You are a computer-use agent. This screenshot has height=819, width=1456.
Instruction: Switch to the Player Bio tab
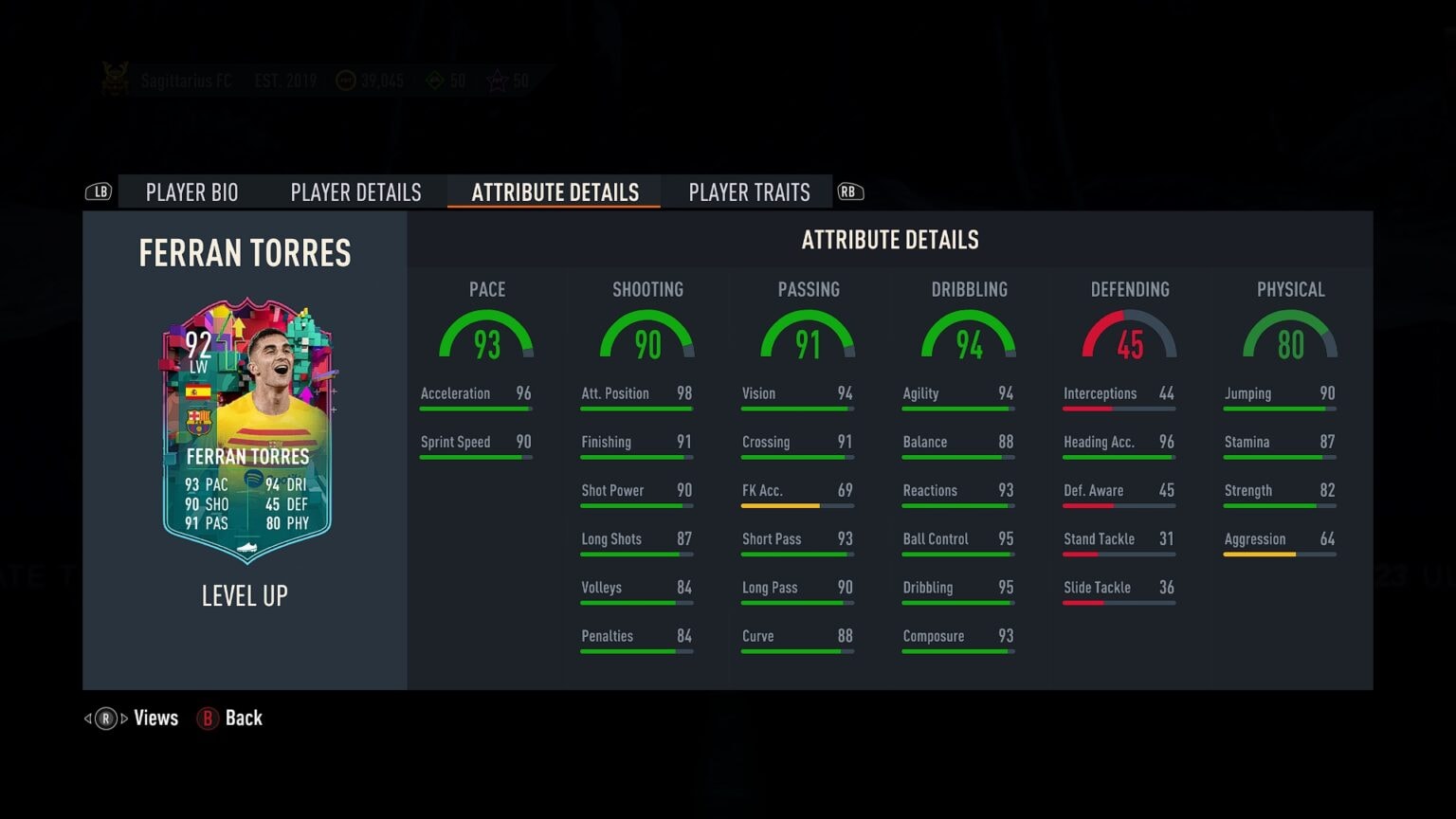(191, 191)
